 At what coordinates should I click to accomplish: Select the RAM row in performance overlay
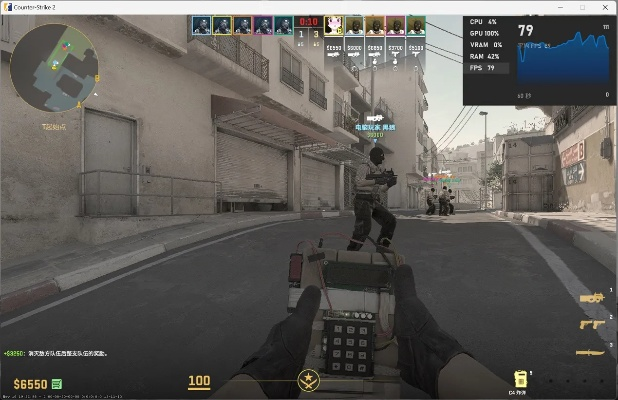pos(486,56)
